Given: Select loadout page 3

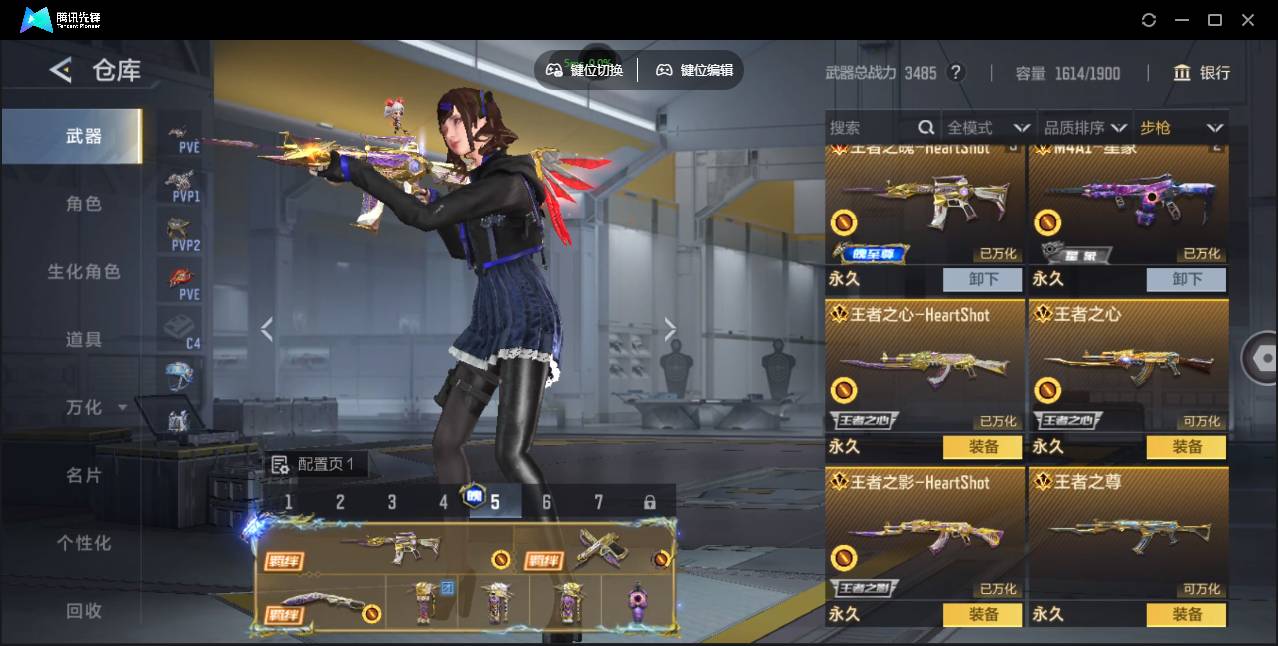Looking at the screenshot, I should 392,502.
